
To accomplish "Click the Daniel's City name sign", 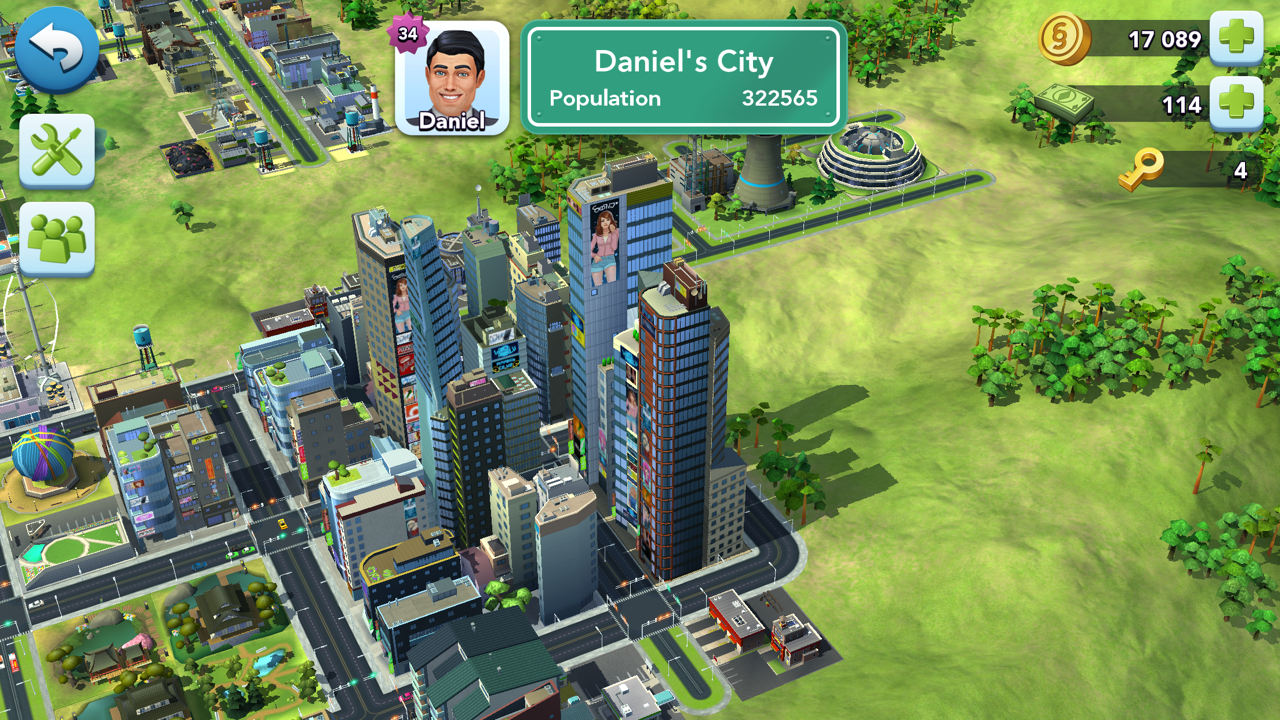I will (684, 61).
